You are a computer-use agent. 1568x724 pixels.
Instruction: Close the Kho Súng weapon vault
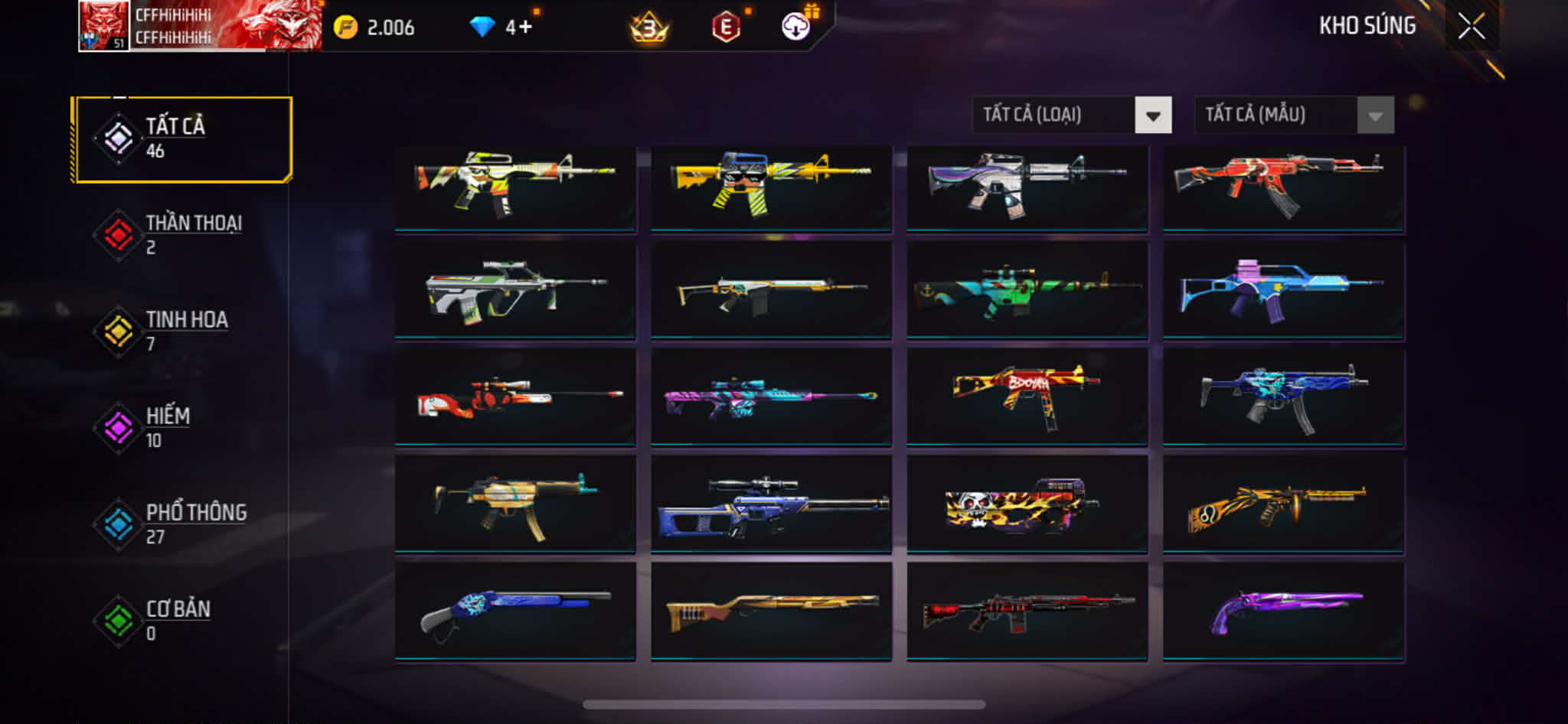coord(1471,27)
